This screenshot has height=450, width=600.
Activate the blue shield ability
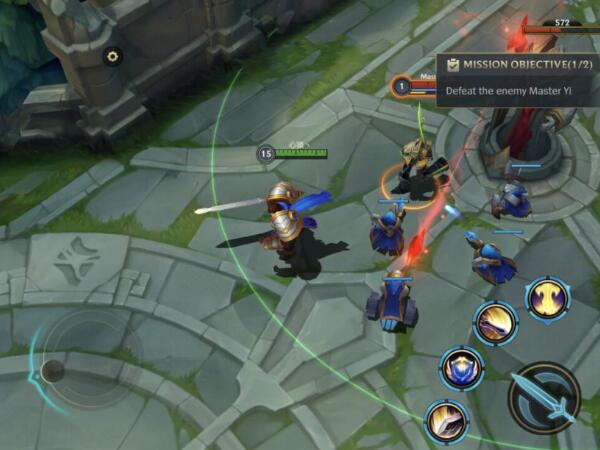click(x=461, y=369)
